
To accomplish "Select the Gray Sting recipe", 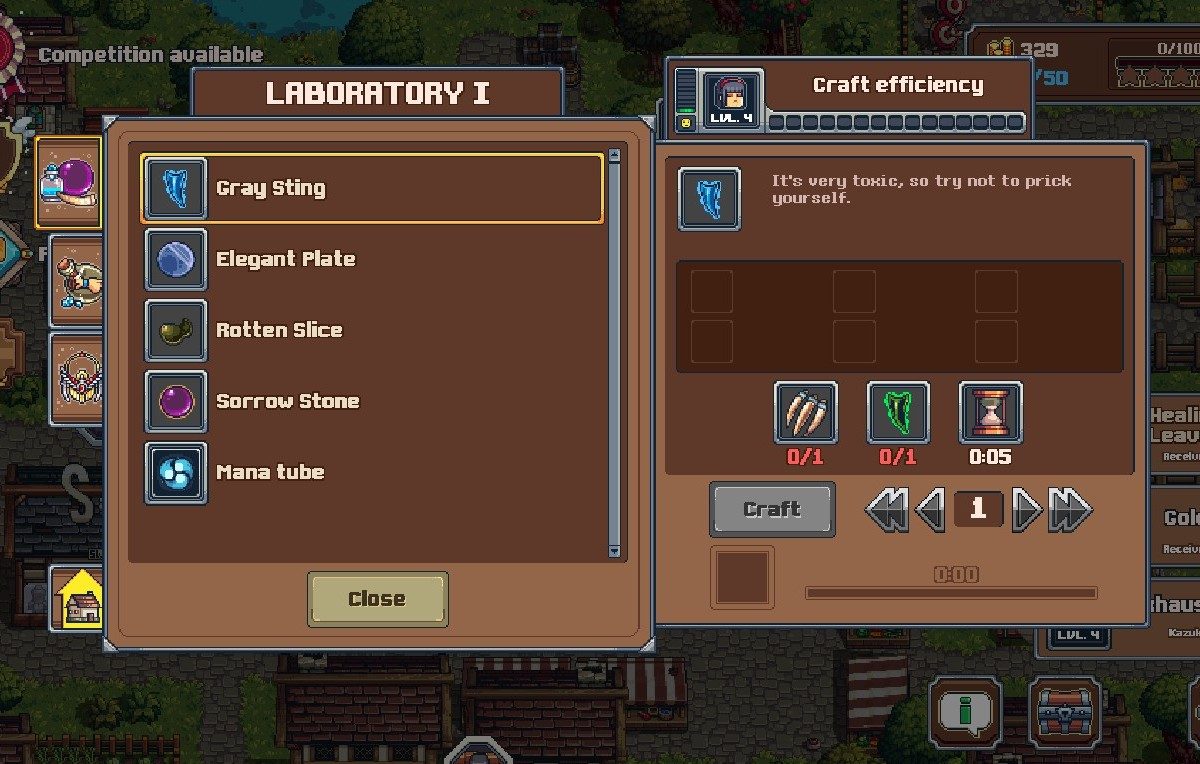I will coord(371,188).
